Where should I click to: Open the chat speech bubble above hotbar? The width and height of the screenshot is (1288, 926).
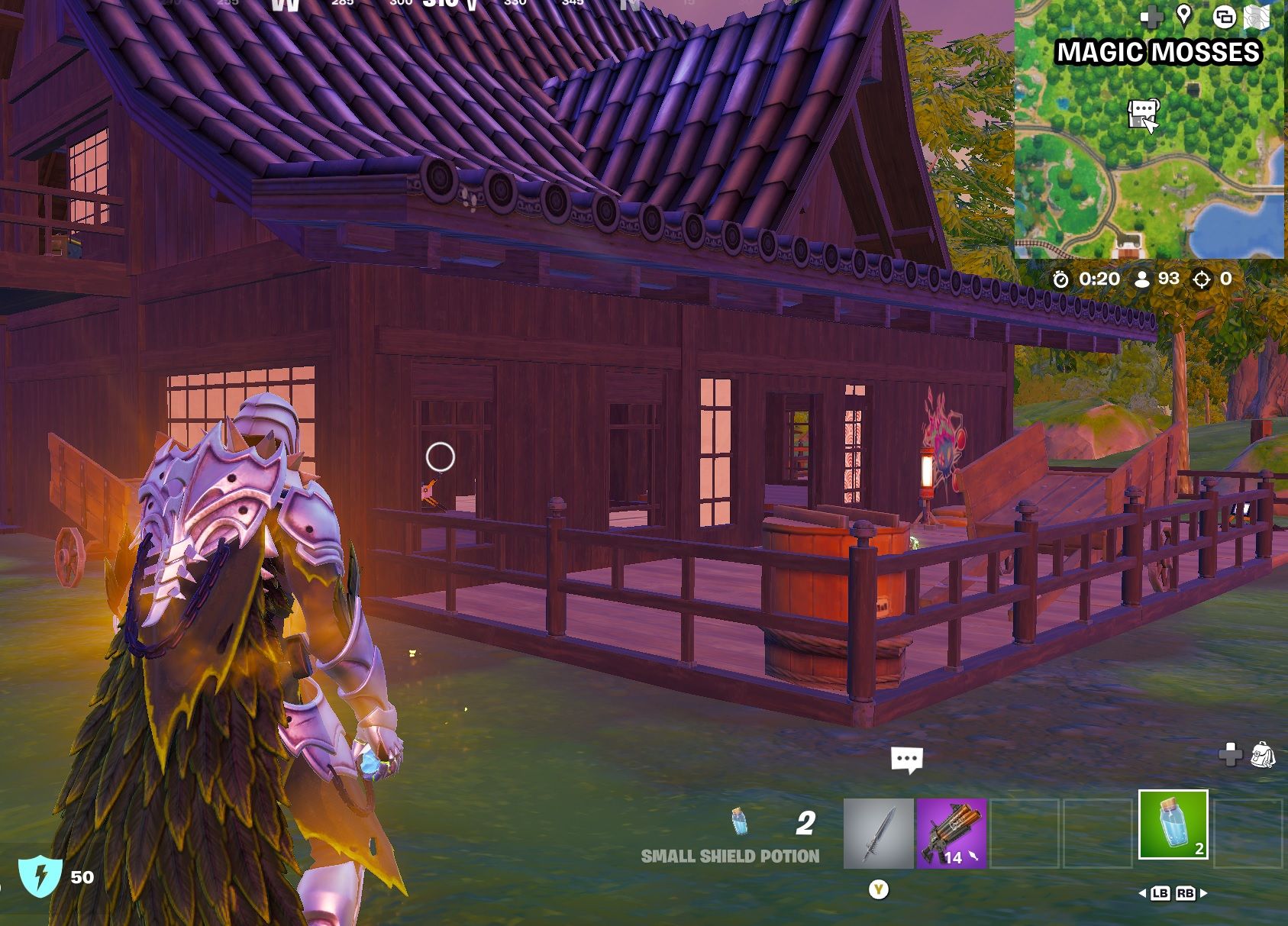pyautogui.click(x=906, y=760)
